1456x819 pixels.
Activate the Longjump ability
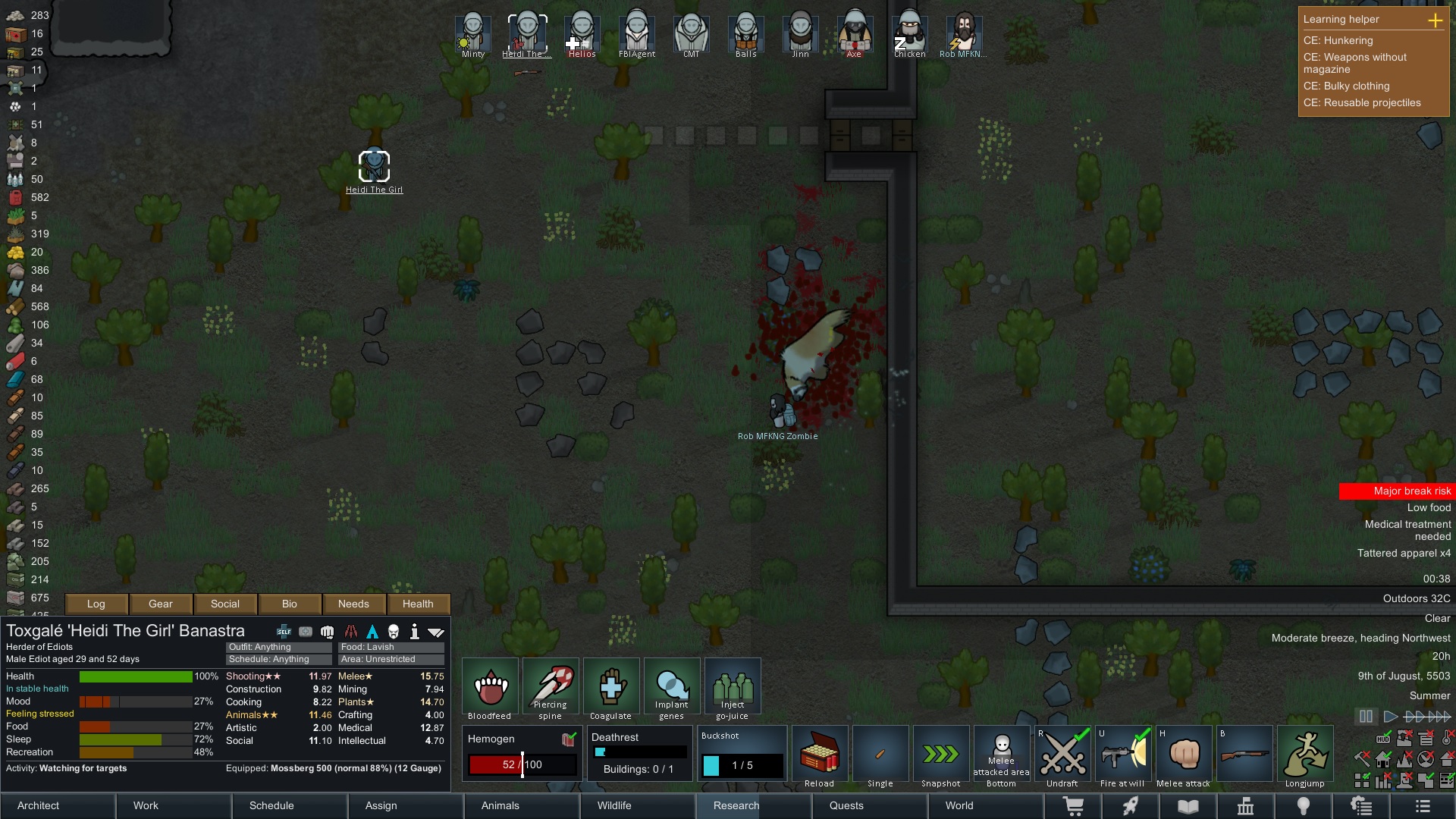click(1305, 757)
